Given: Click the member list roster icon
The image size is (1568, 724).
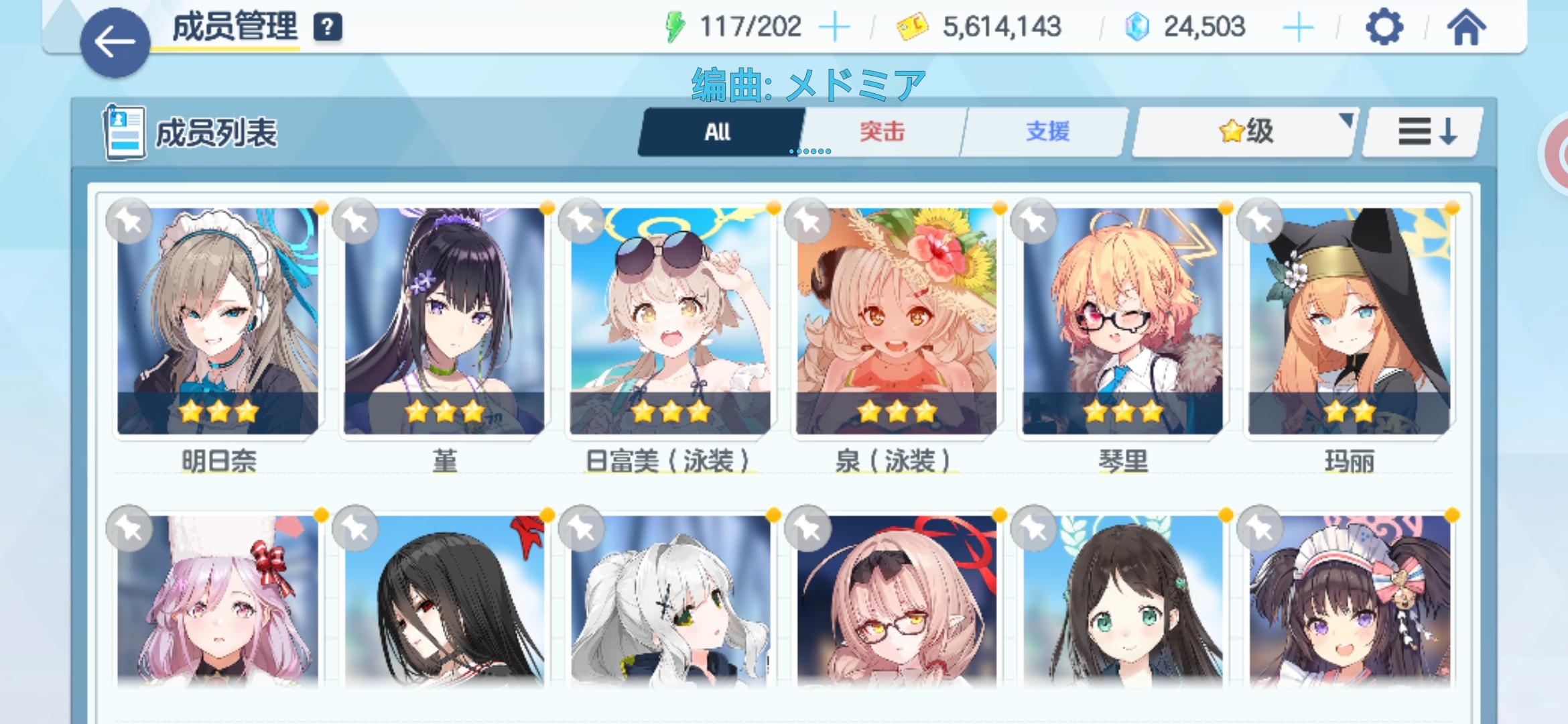Looking at the screenshot, I should [x=124, y=131].
